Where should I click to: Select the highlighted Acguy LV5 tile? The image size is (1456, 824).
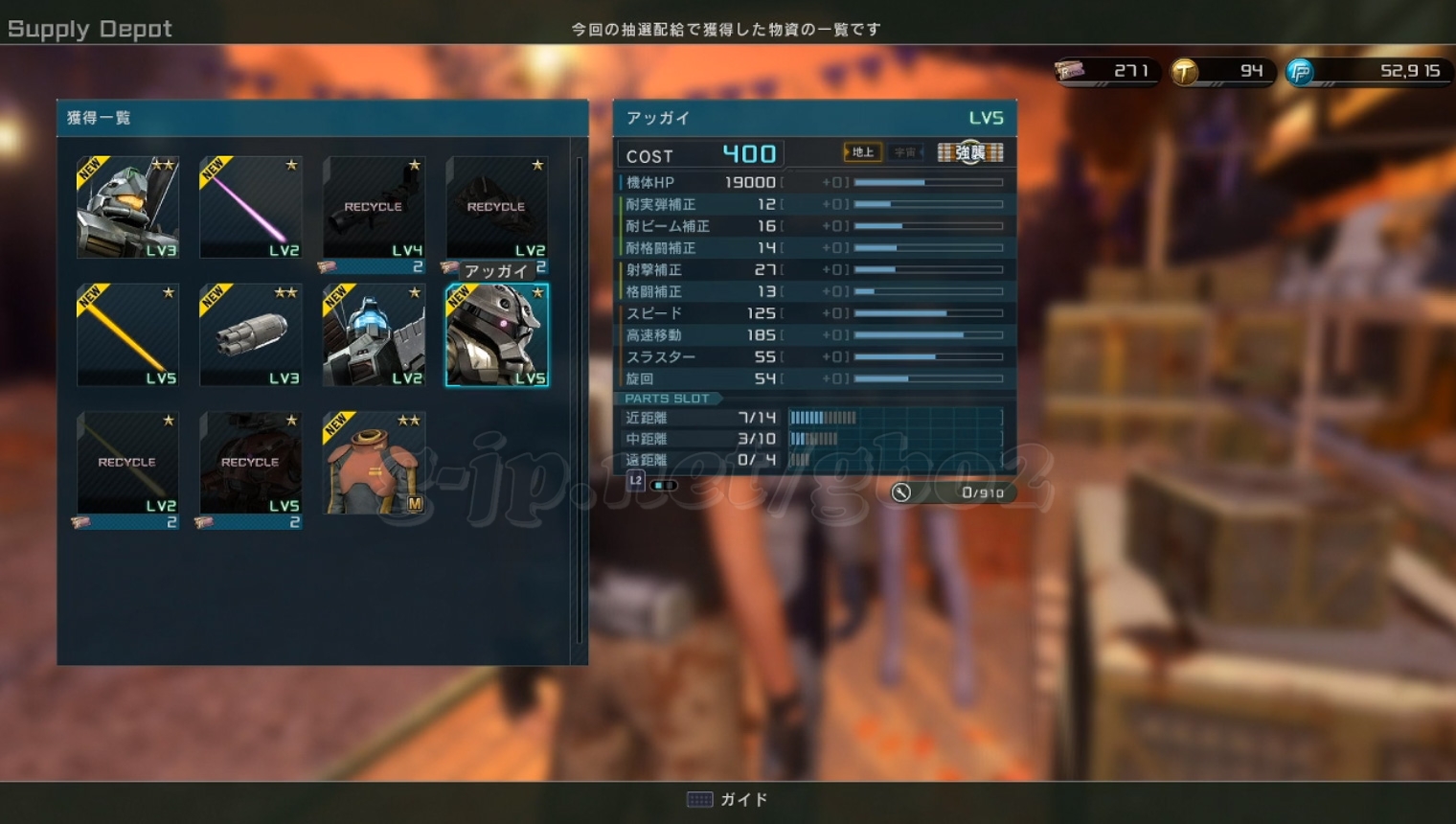point(496,335)
